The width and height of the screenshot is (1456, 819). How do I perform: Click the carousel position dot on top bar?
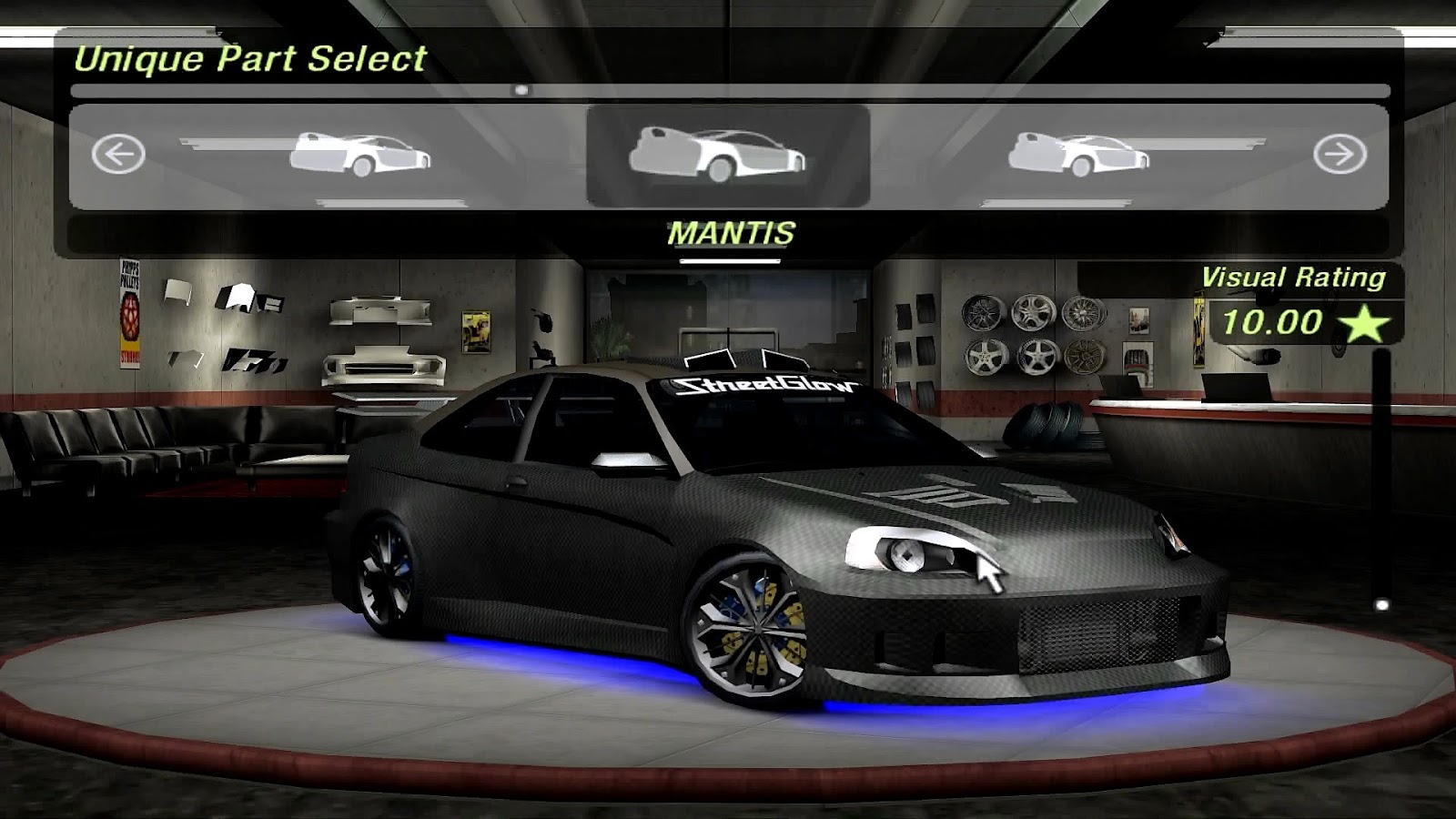click(521, 87)
